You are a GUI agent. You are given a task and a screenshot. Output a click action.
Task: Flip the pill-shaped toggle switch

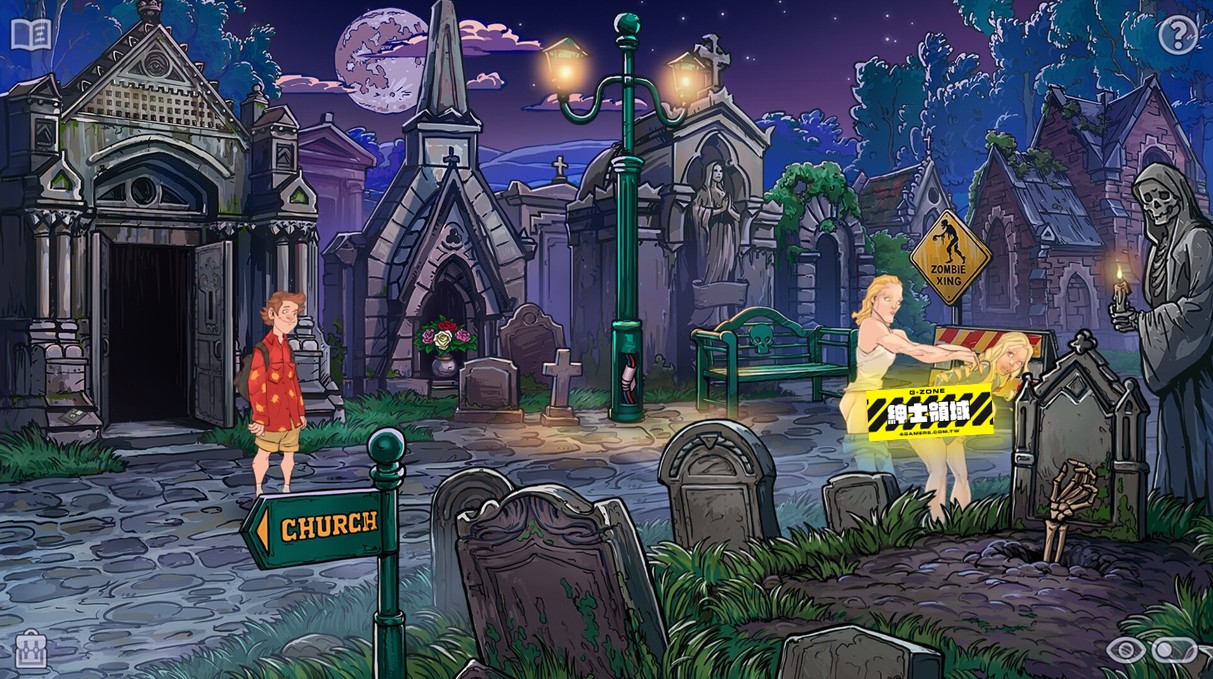[1173, 651]
